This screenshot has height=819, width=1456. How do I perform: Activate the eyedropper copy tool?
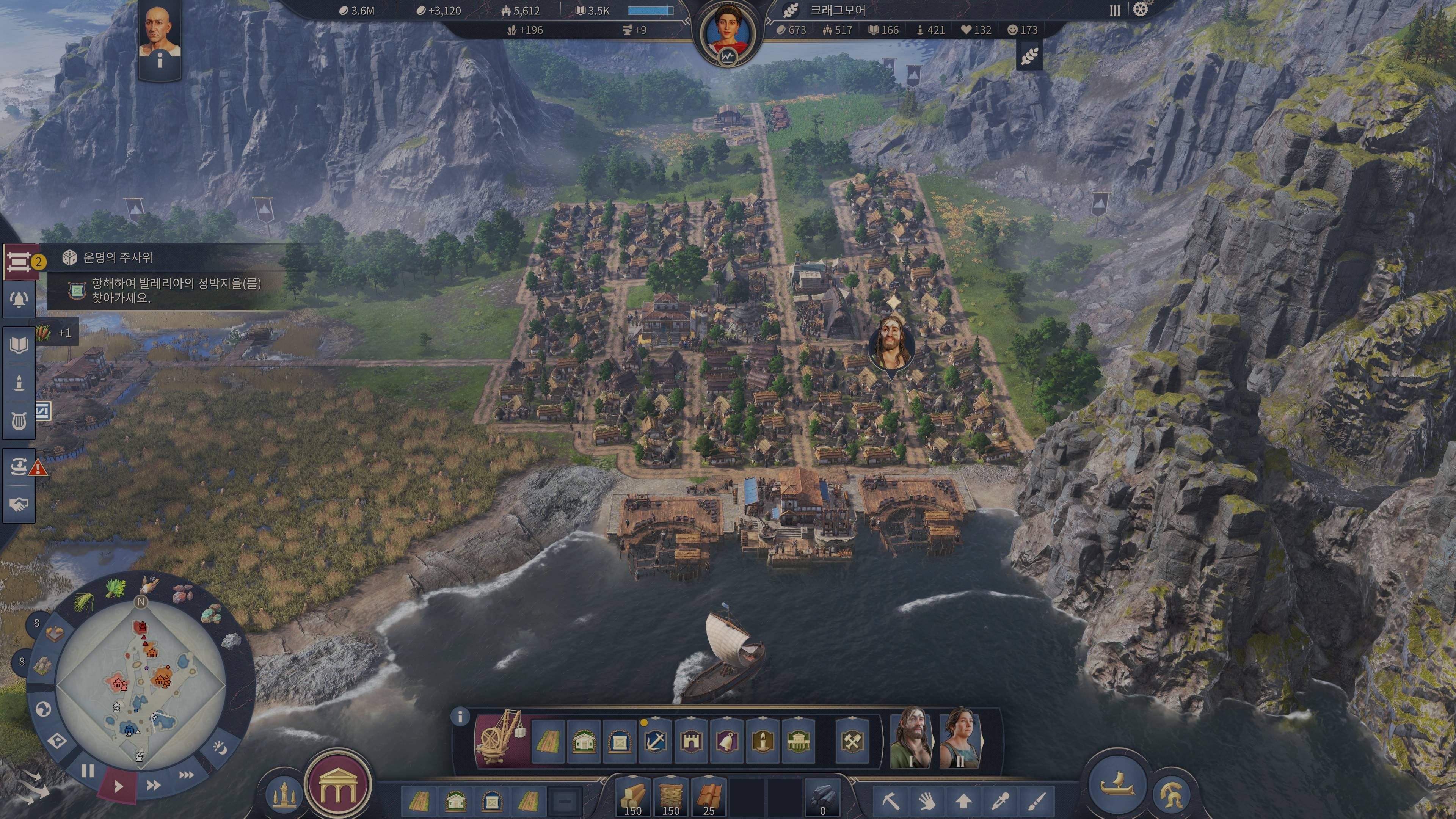click(1001, 801)
